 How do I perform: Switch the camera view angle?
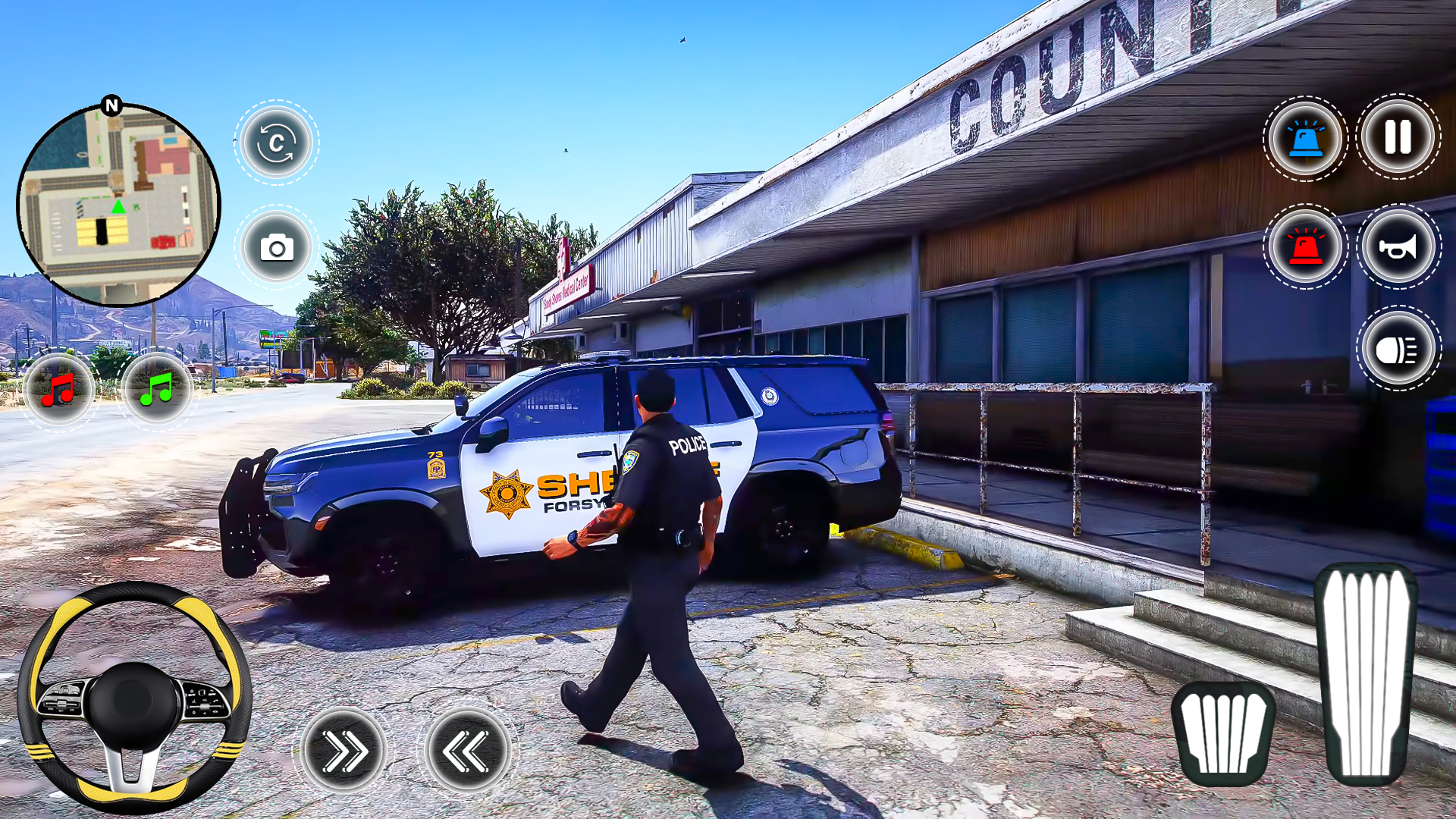point(275,144)
